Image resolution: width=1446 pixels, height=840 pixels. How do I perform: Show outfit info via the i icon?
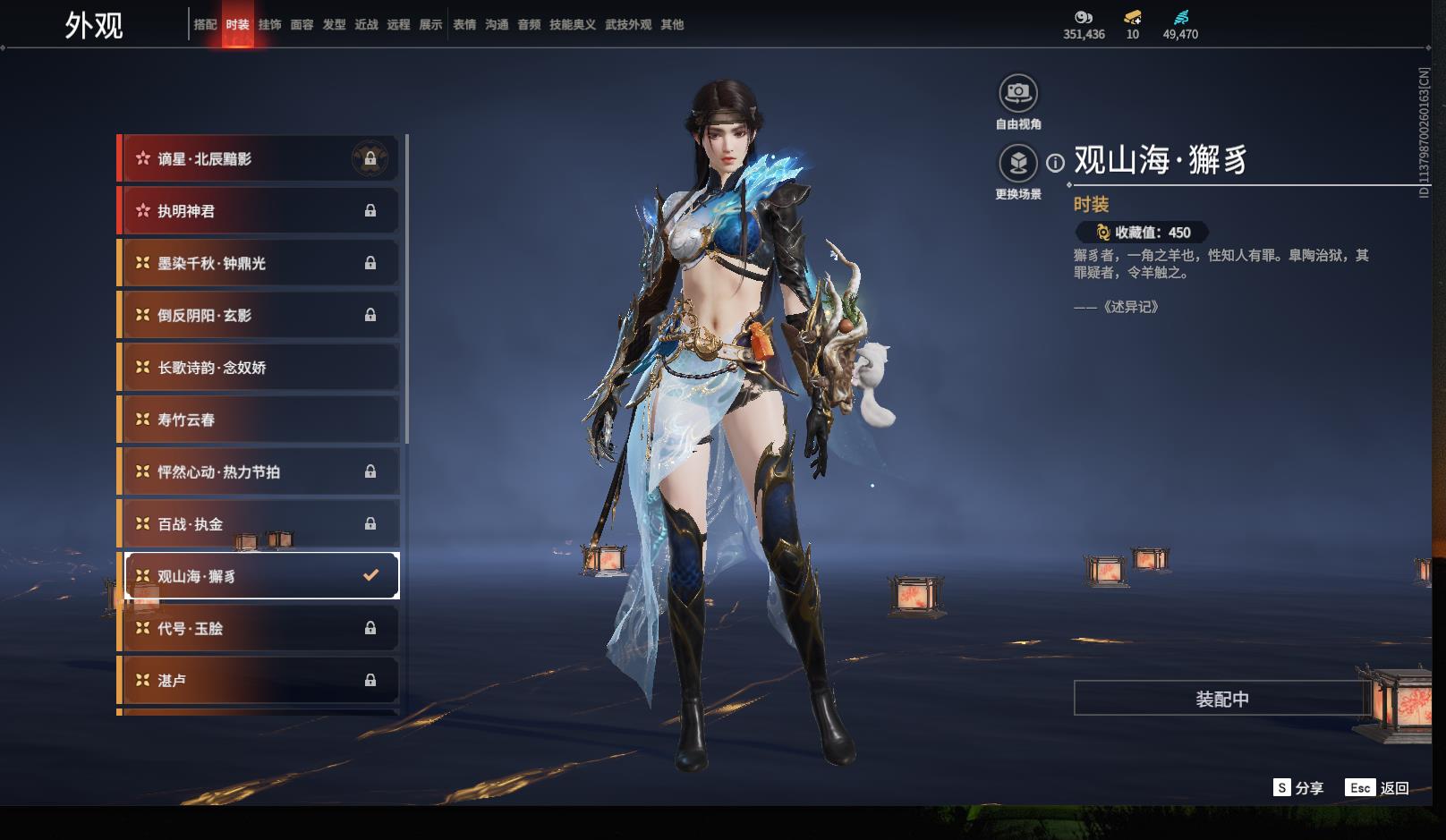[1056, 163]
